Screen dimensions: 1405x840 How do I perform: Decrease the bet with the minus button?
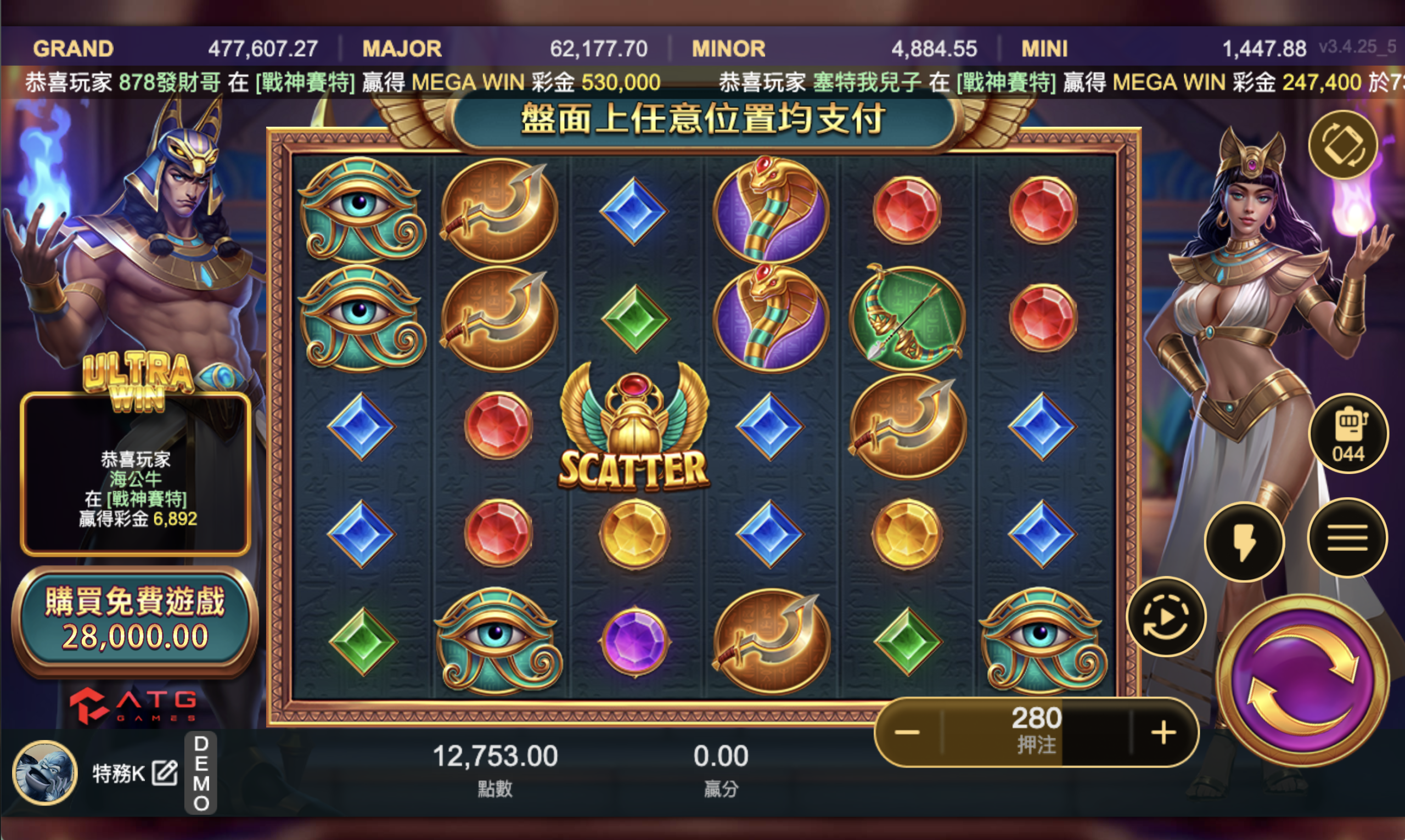tap(907, 732)
